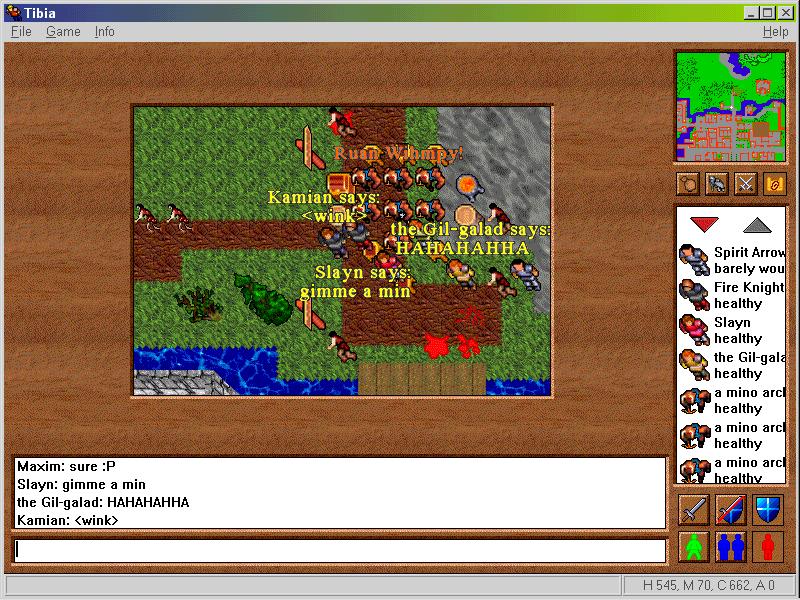
Task: Select Spirit Arrow in the battle list
Action: (733, 260)
